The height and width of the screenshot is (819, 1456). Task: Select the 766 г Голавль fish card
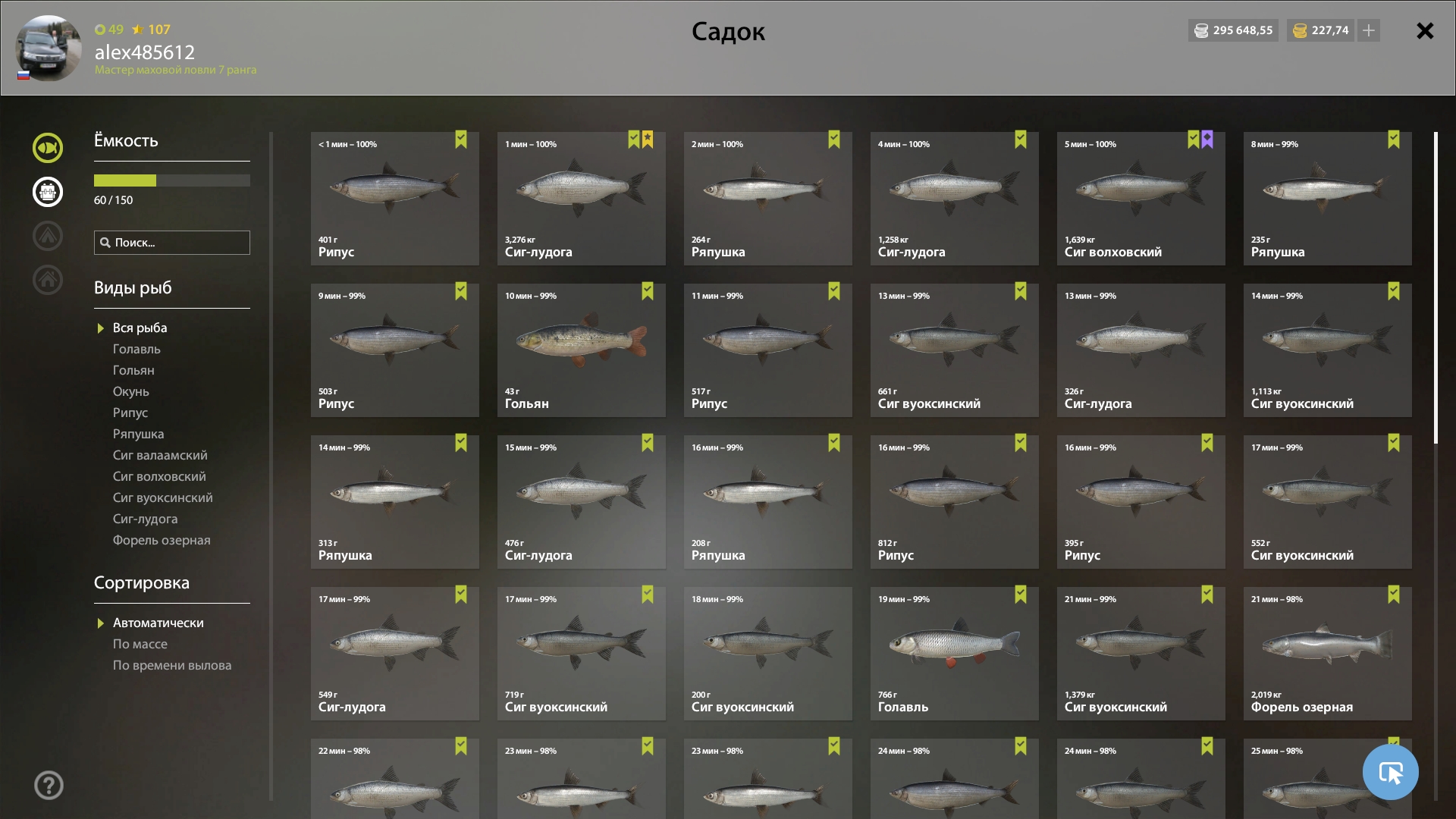point(954,654)
